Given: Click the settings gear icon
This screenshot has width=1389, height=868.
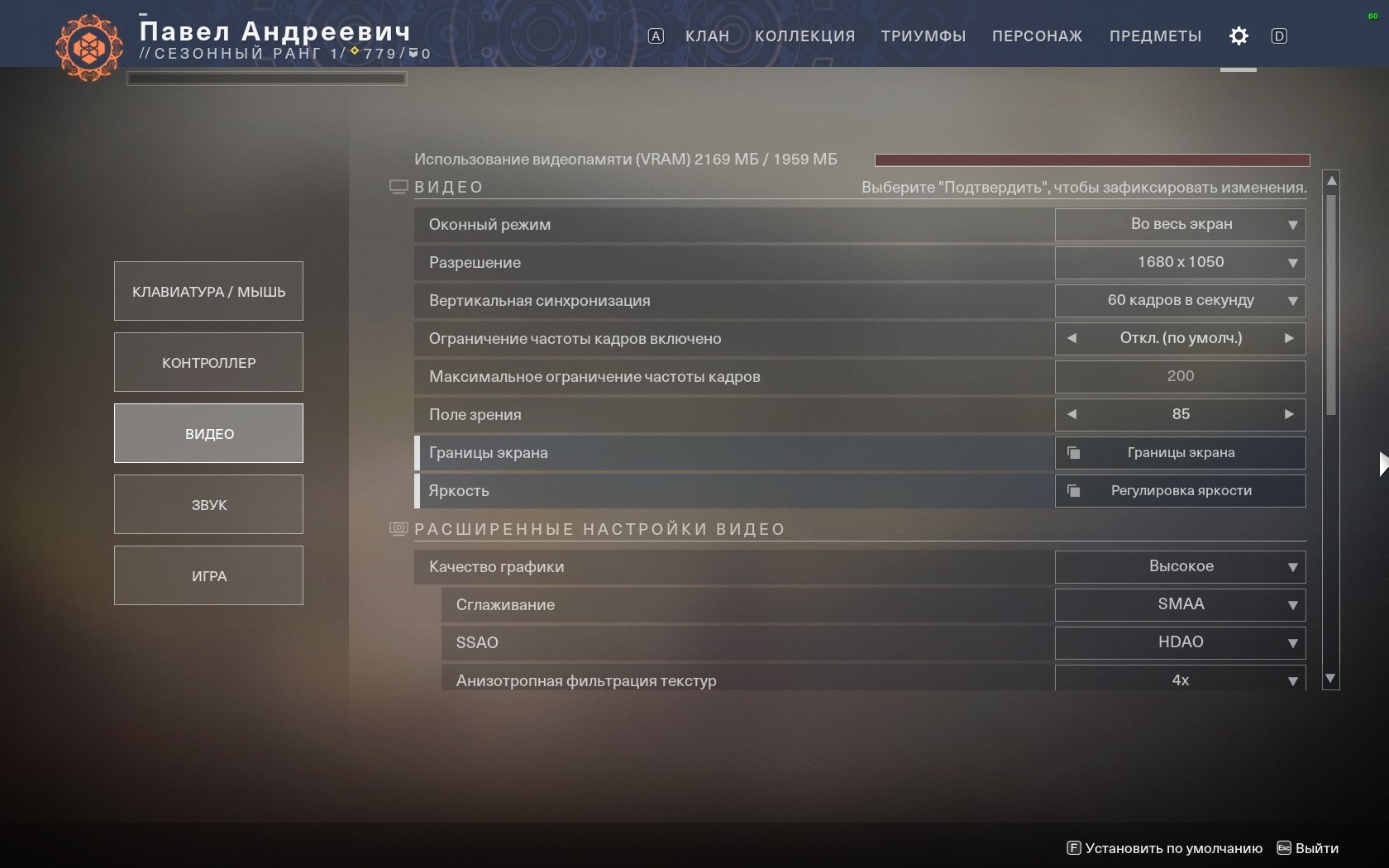Looking at the screenshot, I should [1239, 36].
